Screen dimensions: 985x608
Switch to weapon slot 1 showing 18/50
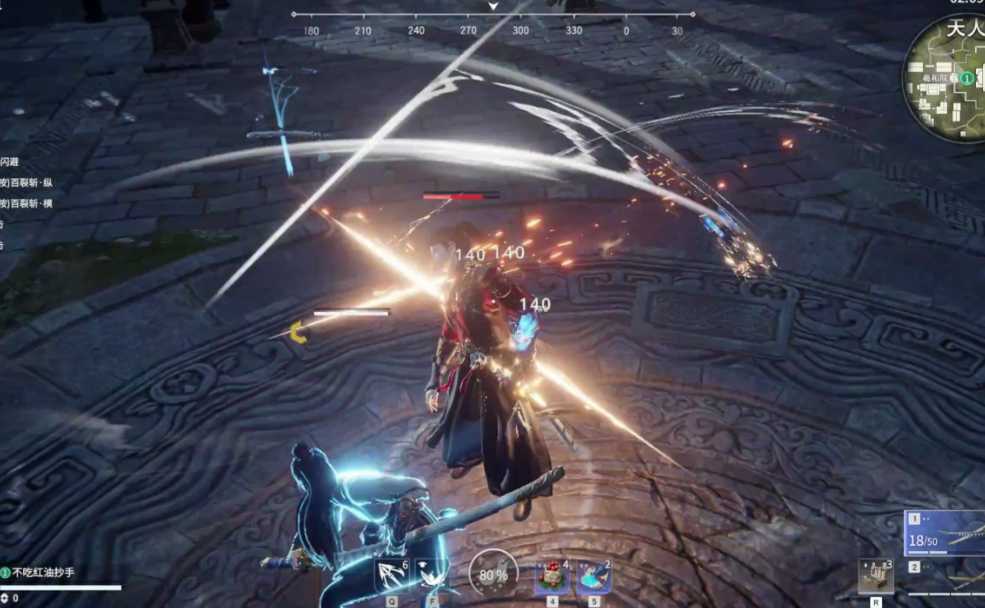tap(945, 534)
